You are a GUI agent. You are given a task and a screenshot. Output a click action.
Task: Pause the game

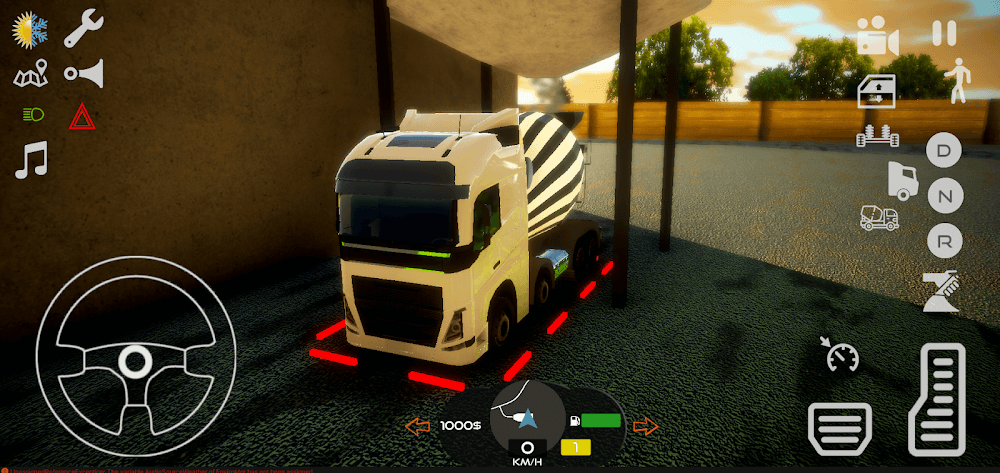[943, 33]
